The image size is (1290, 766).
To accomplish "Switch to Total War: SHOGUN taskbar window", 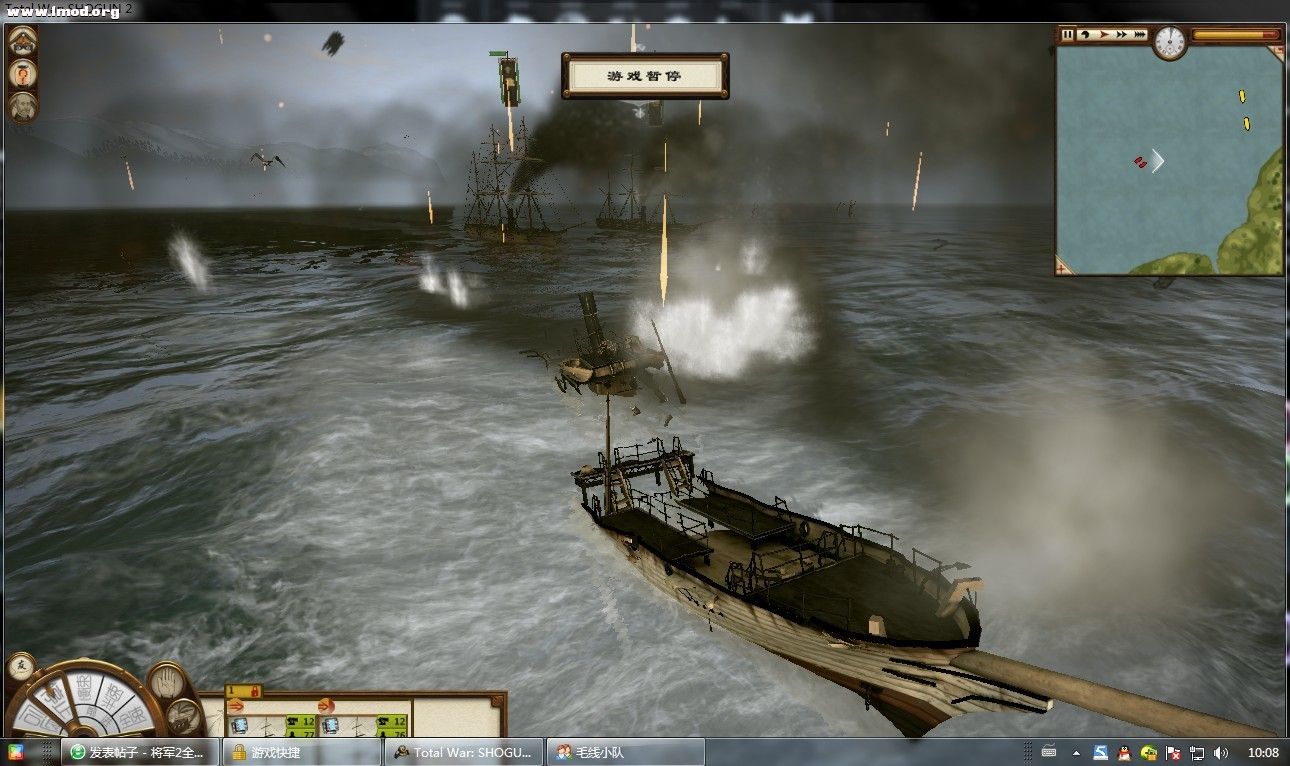I will pos(467,752).
